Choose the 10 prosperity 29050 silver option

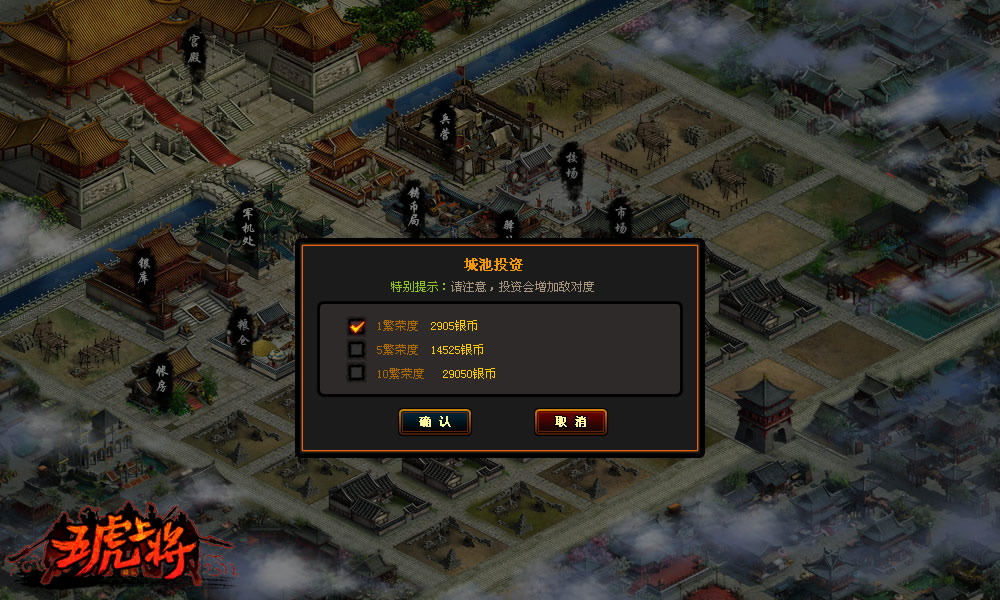pyautogui.click(x=356, y=374)
